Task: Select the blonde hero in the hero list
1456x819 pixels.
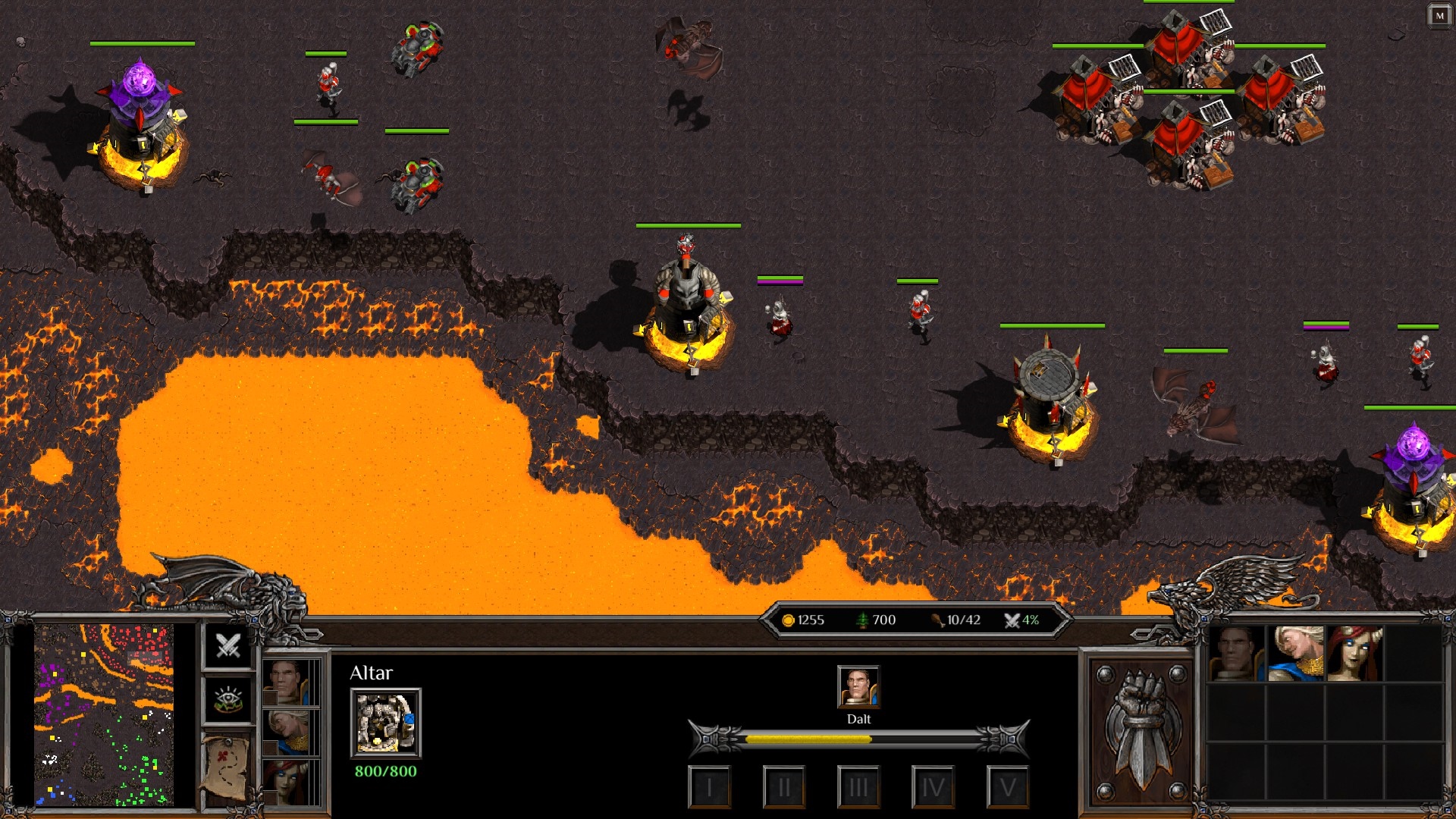Action: (x=287, y=731)
